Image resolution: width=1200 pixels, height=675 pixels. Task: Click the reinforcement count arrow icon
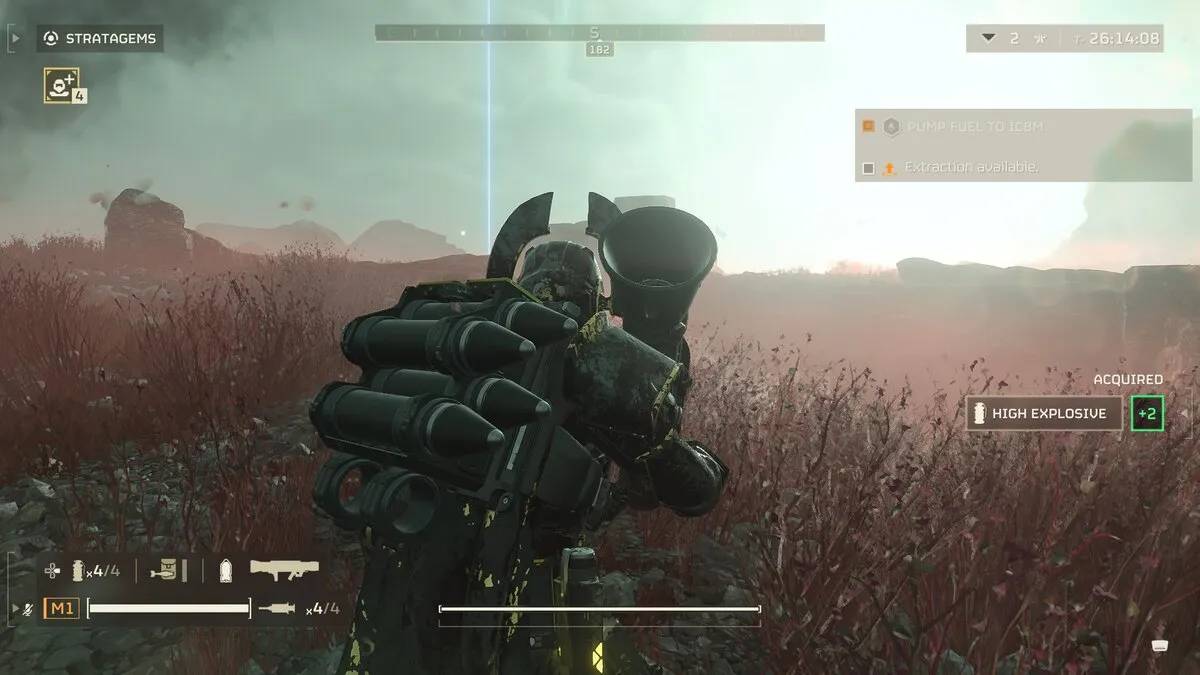988,38
